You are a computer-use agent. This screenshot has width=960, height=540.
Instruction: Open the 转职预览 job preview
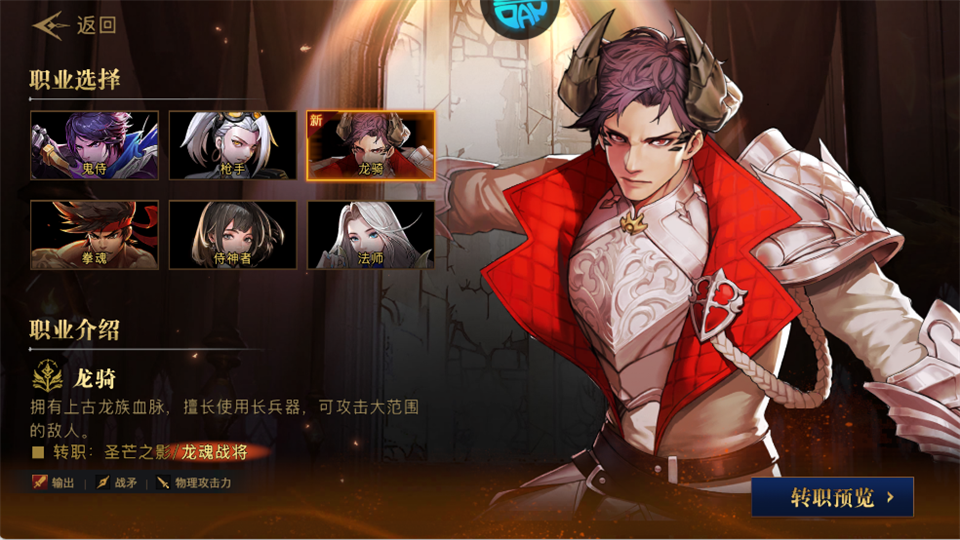(832, 496)
